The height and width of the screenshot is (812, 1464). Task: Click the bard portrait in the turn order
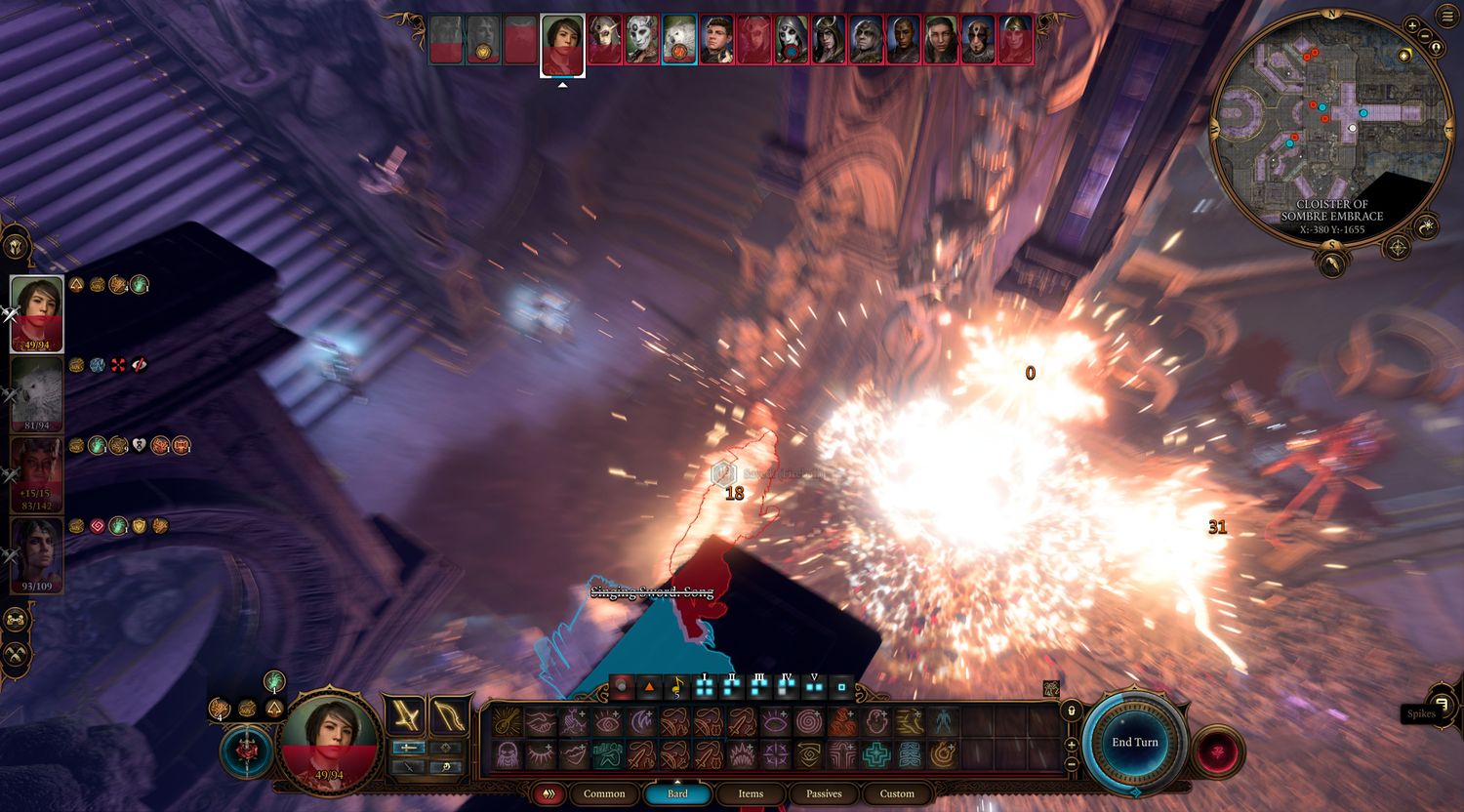pyautogui.click(x=562, y=43)
